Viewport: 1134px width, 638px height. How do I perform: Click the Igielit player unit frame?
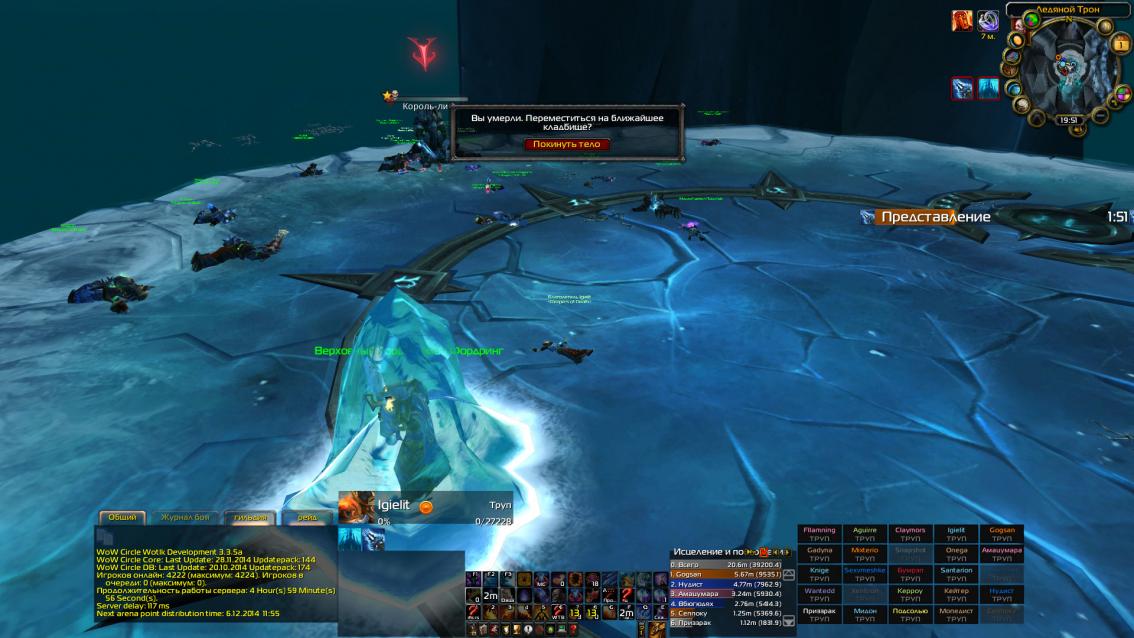425,507
